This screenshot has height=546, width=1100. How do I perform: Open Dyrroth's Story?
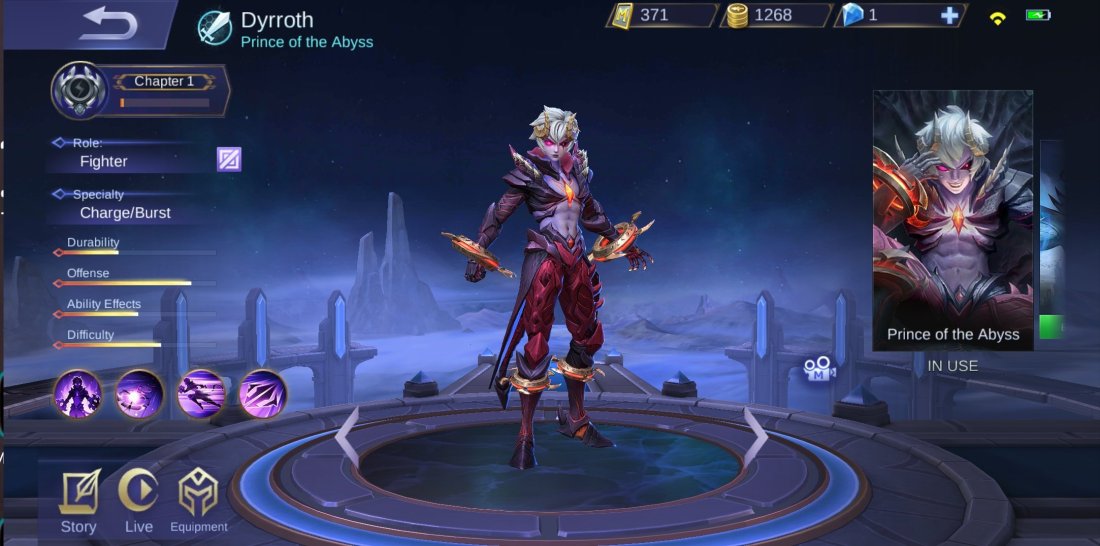[78, 502]
